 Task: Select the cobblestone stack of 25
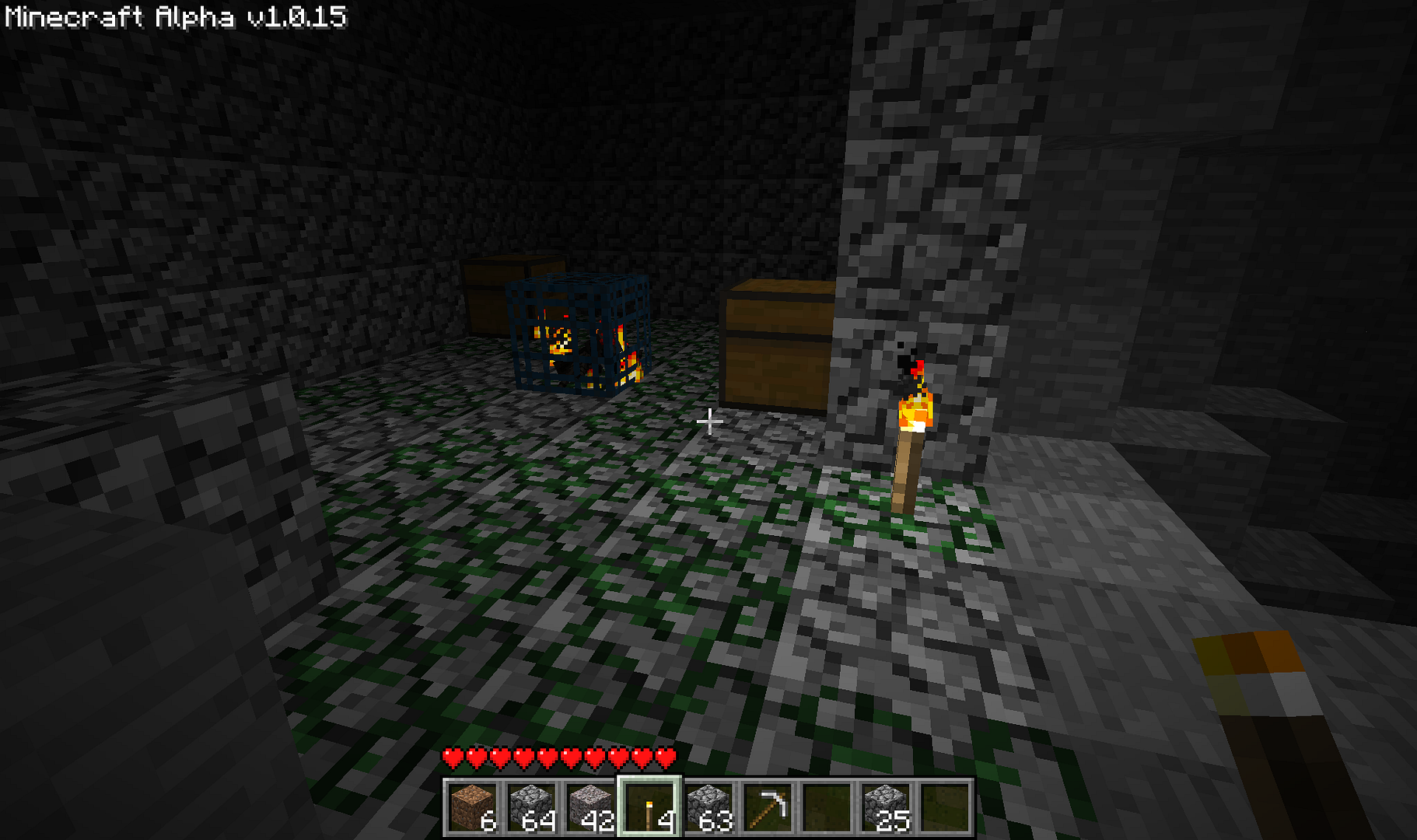point(886,807)
